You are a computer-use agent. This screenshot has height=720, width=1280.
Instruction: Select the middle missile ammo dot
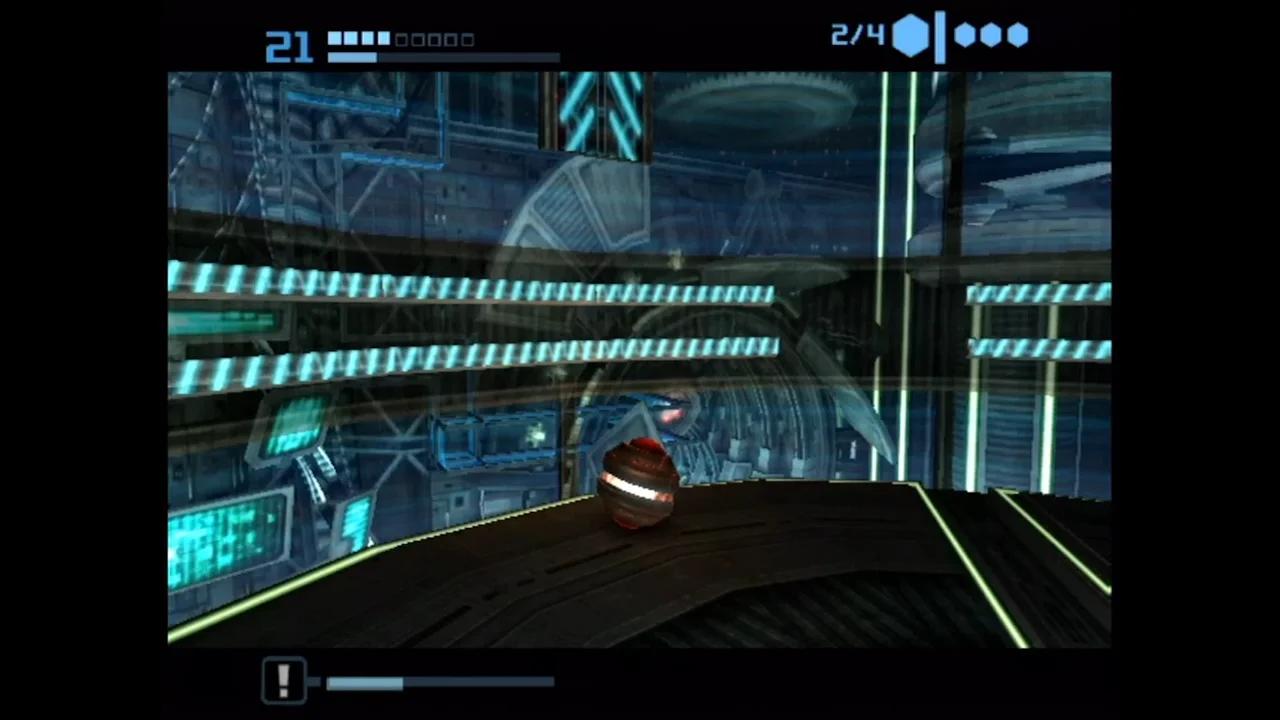[x=990, y=35]
